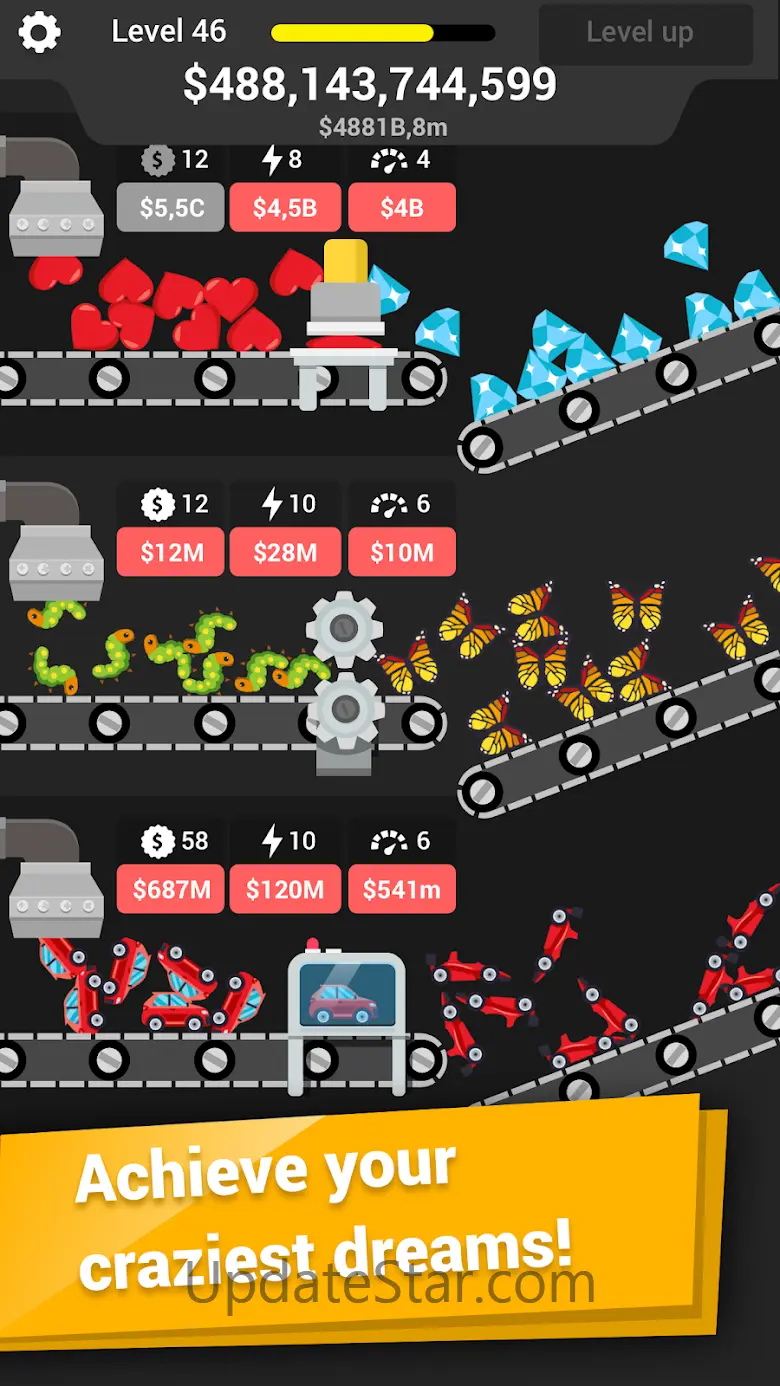
Task: Buy the $687M income upgrade
Action: (x=171, y=889)
